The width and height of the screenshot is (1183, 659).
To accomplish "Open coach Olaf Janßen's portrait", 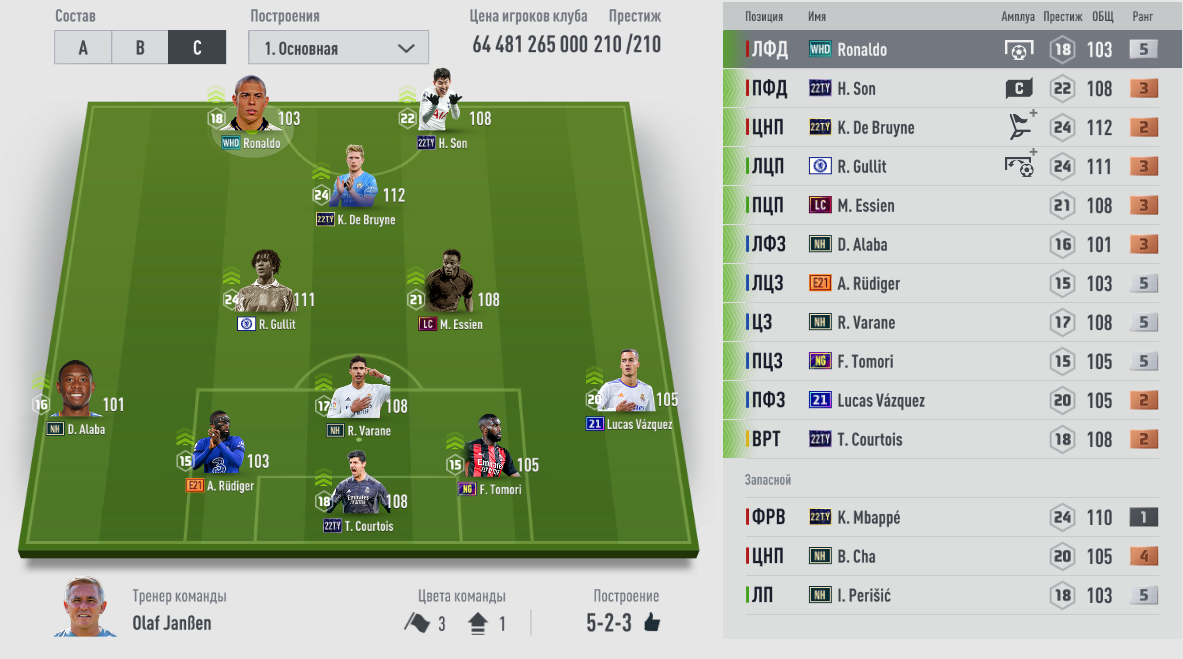I will click(x=85, y=607).
